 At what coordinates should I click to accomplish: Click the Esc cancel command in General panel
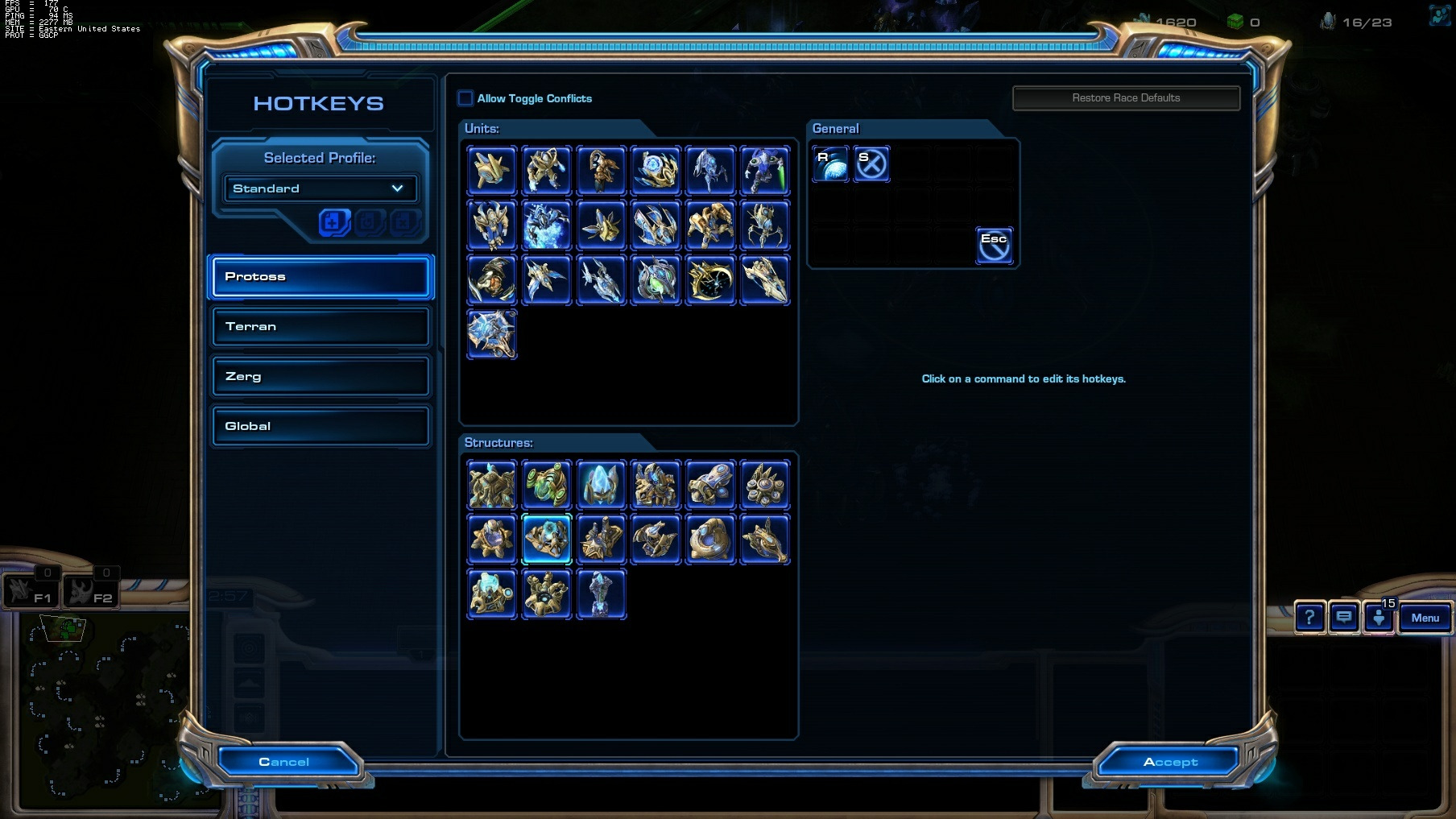pos(995,244)
